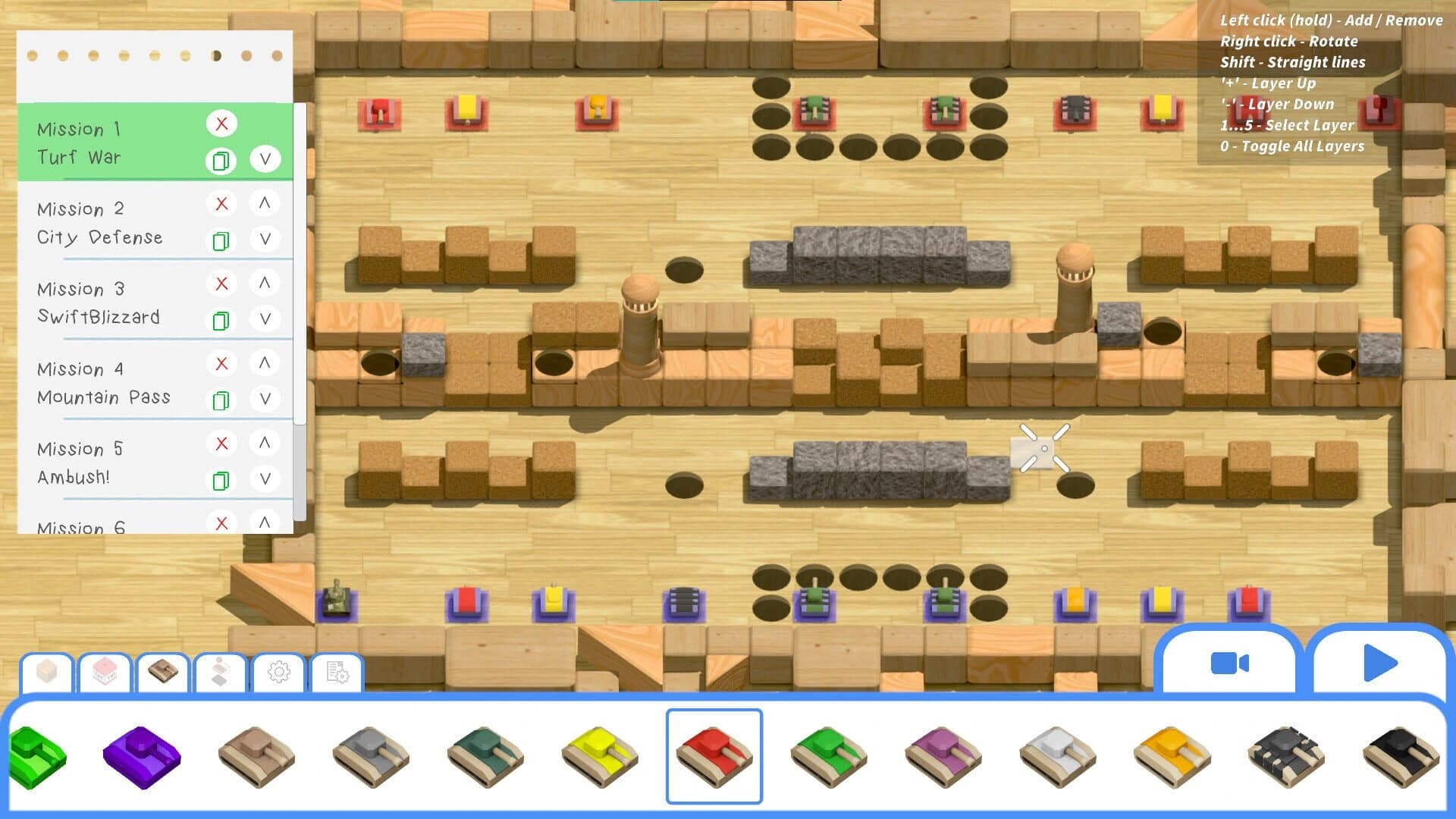Click the camera recording button
The width and height of the screenshot is (1456, 819).
coord(1228,664)
